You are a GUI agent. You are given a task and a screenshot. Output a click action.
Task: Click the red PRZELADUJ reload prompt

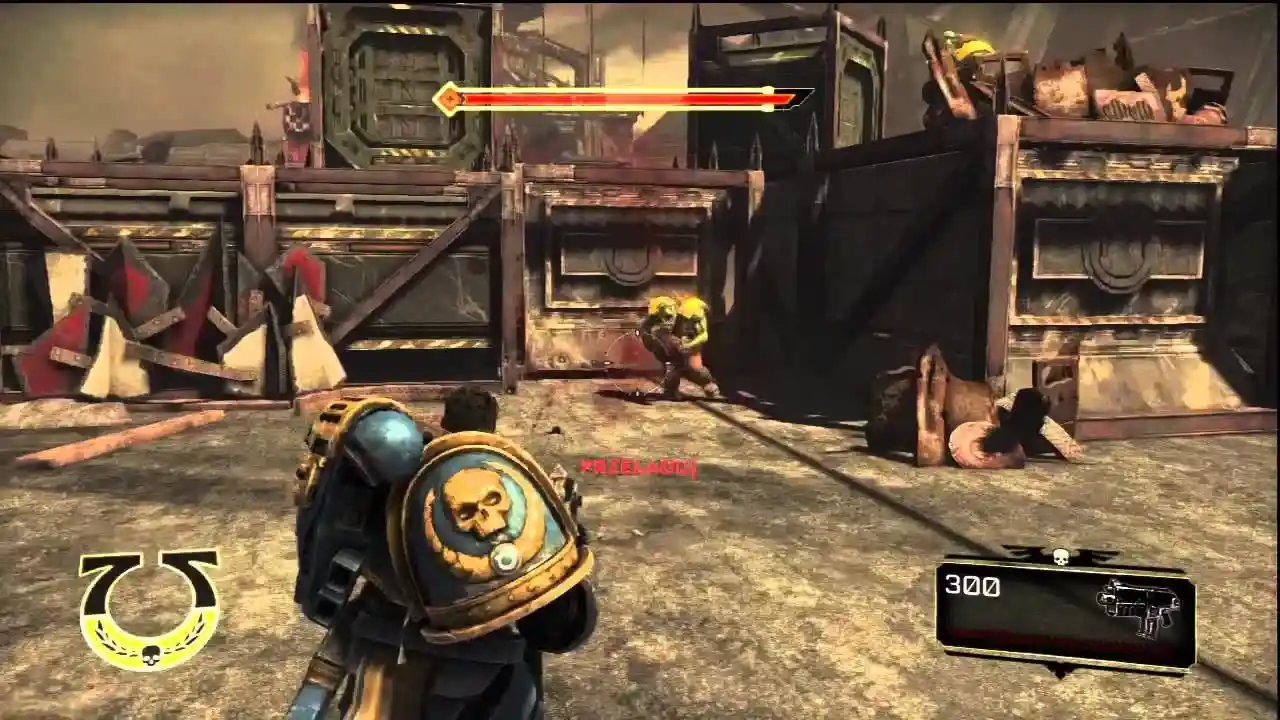click(640, 464)
